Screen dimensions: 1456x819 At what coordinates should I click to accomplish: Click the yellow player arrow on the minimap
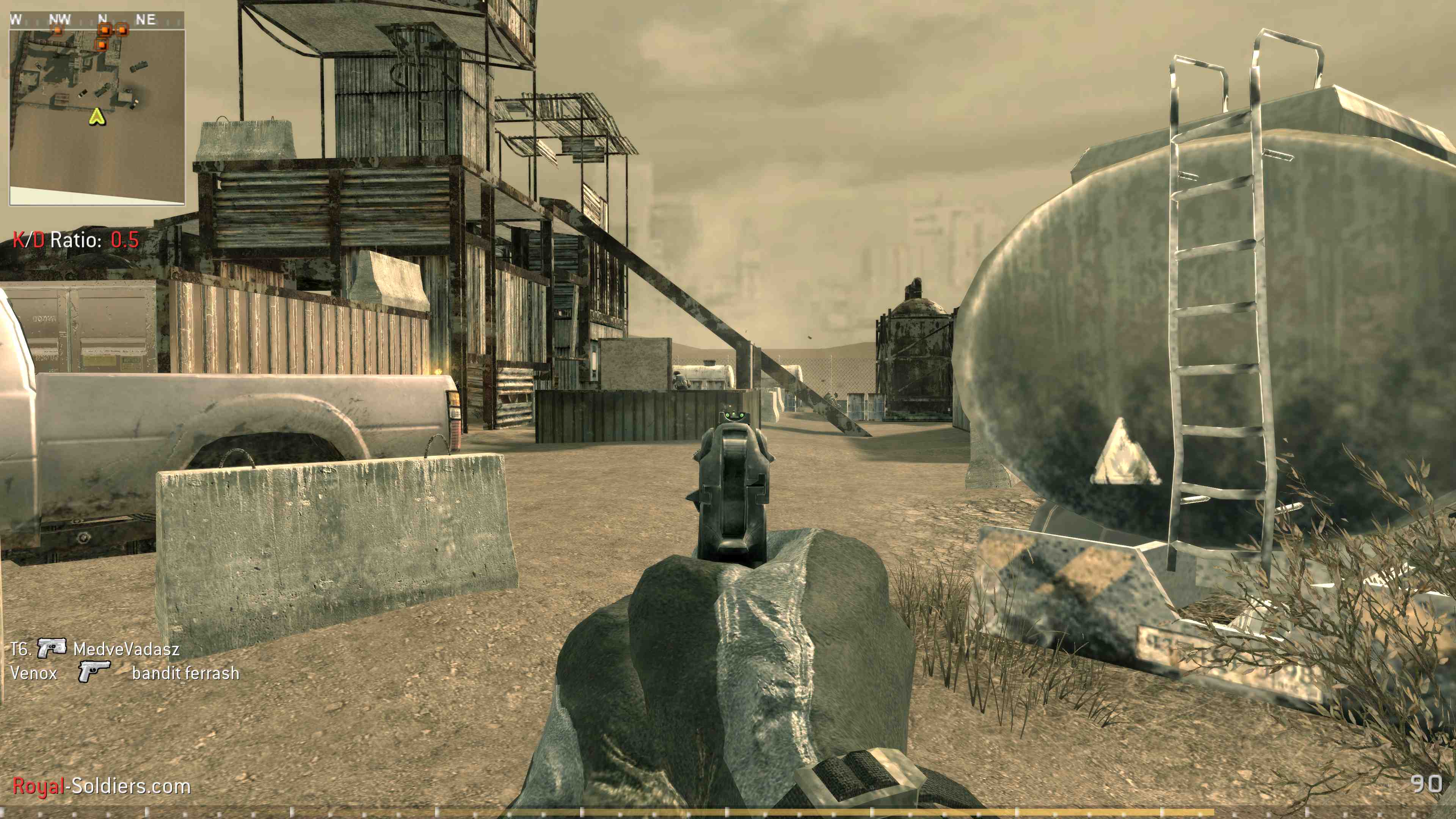(98, 118)
